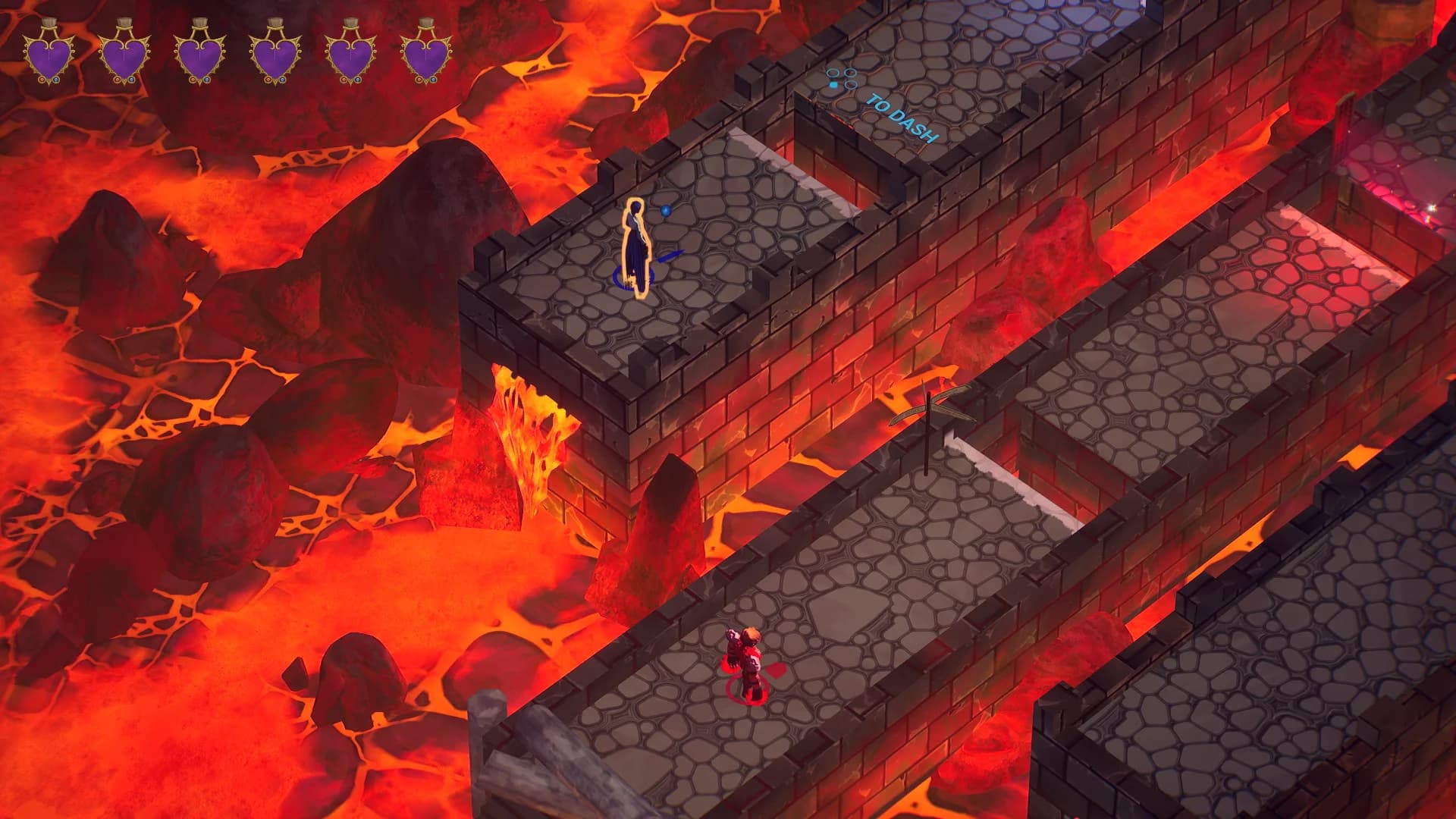Click the upper-right circle of the button prompt cluster
This screenshot has height=819, width=1456.
(850, 74)
